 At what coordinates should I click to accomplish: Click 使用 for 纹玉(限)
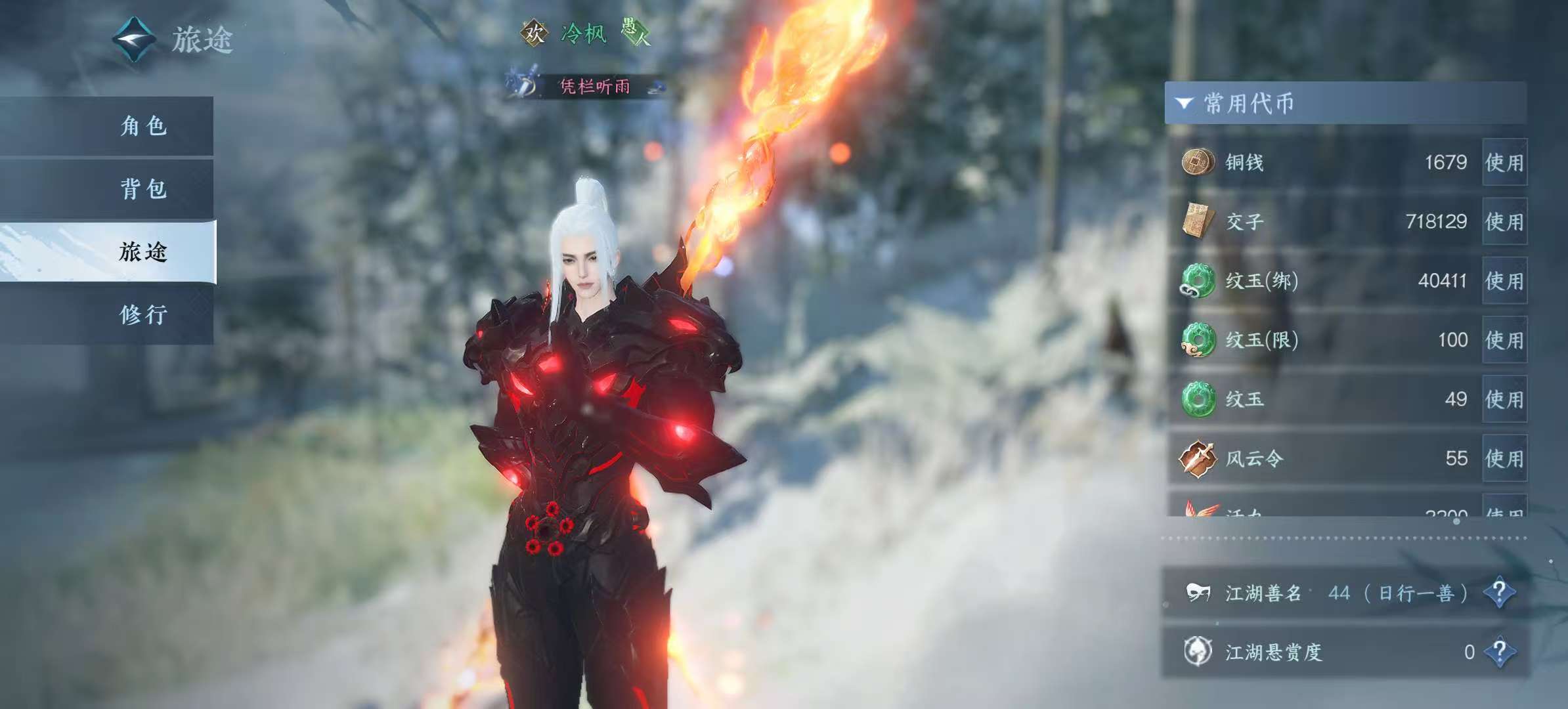(1504, 340)
